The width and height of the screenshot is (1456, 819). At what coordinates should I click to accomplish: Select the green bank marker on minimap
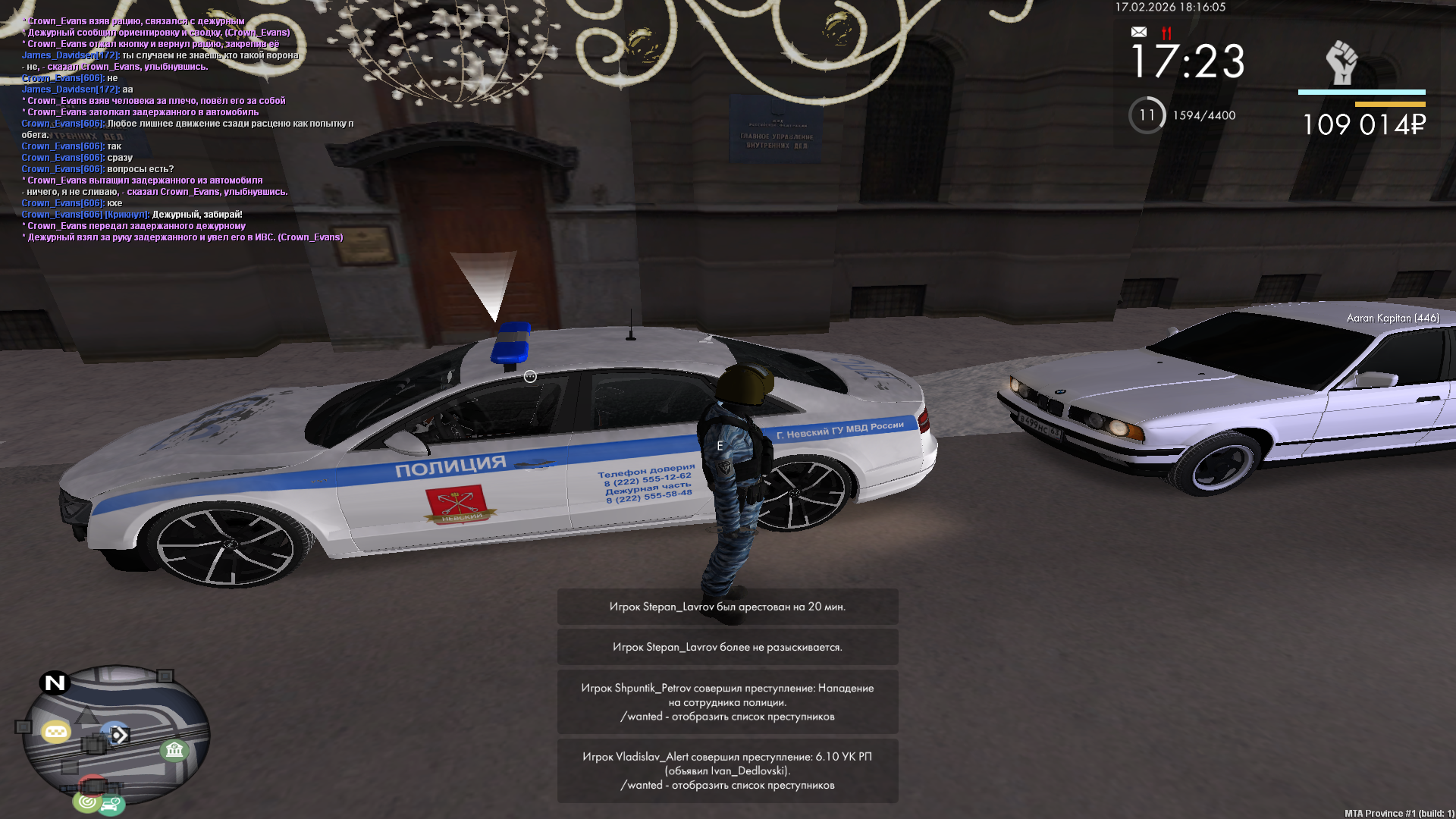point(174,751)
